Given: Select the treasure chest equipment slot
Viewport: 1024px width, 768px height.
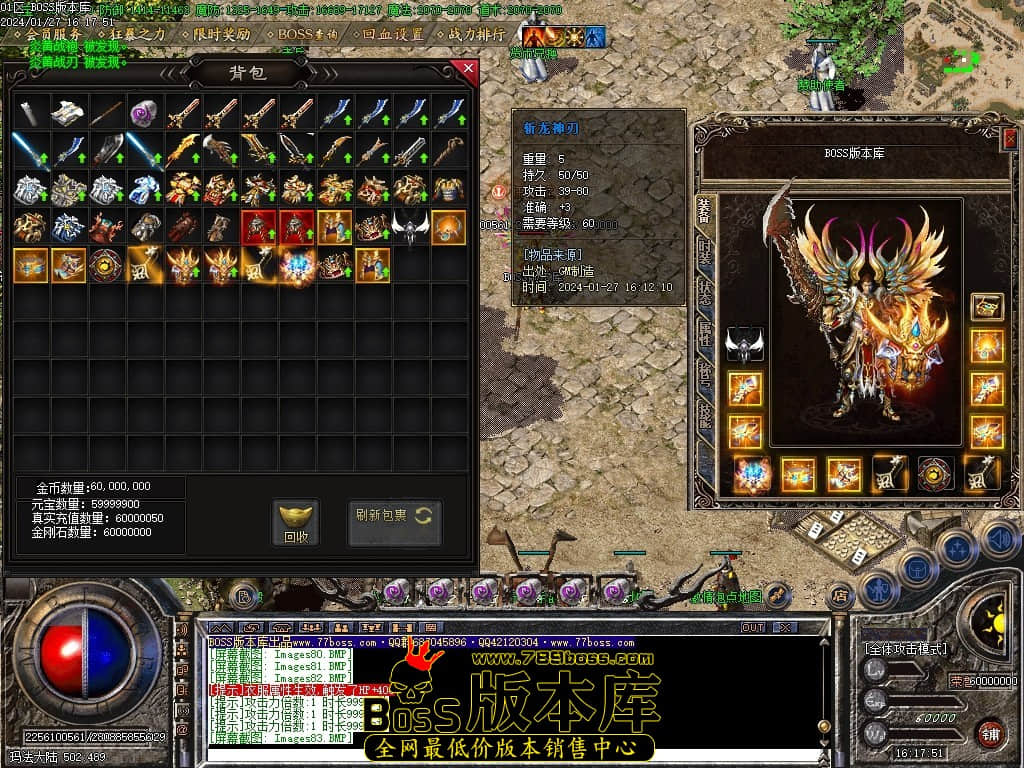Looking at the screenshot, I should pyautogui.click(x=987, y=306).
